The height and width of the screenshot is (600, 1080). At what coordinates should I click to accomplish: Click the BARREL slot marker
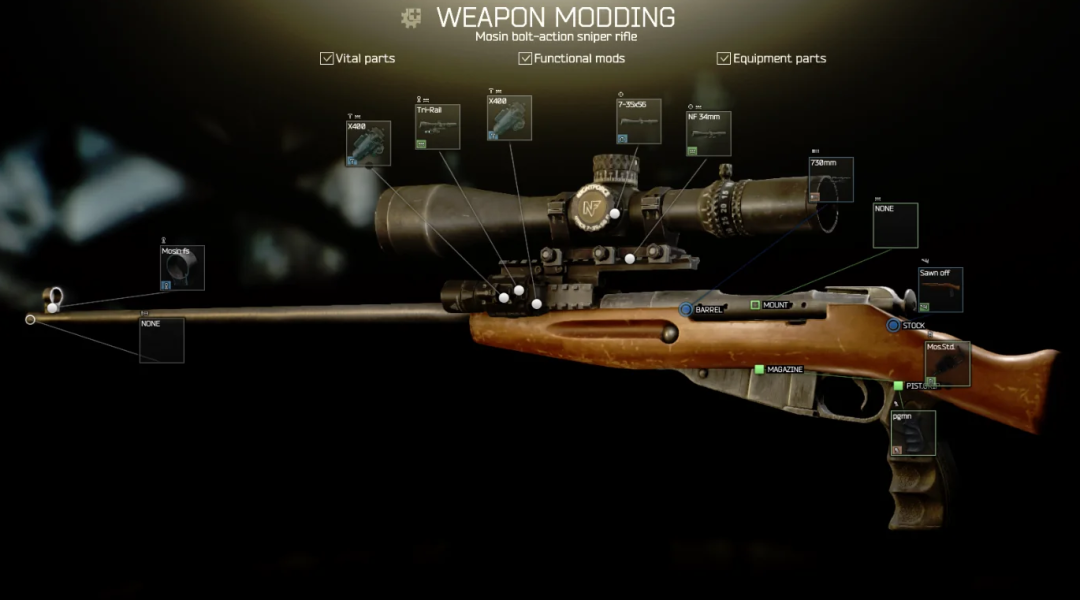686,310
